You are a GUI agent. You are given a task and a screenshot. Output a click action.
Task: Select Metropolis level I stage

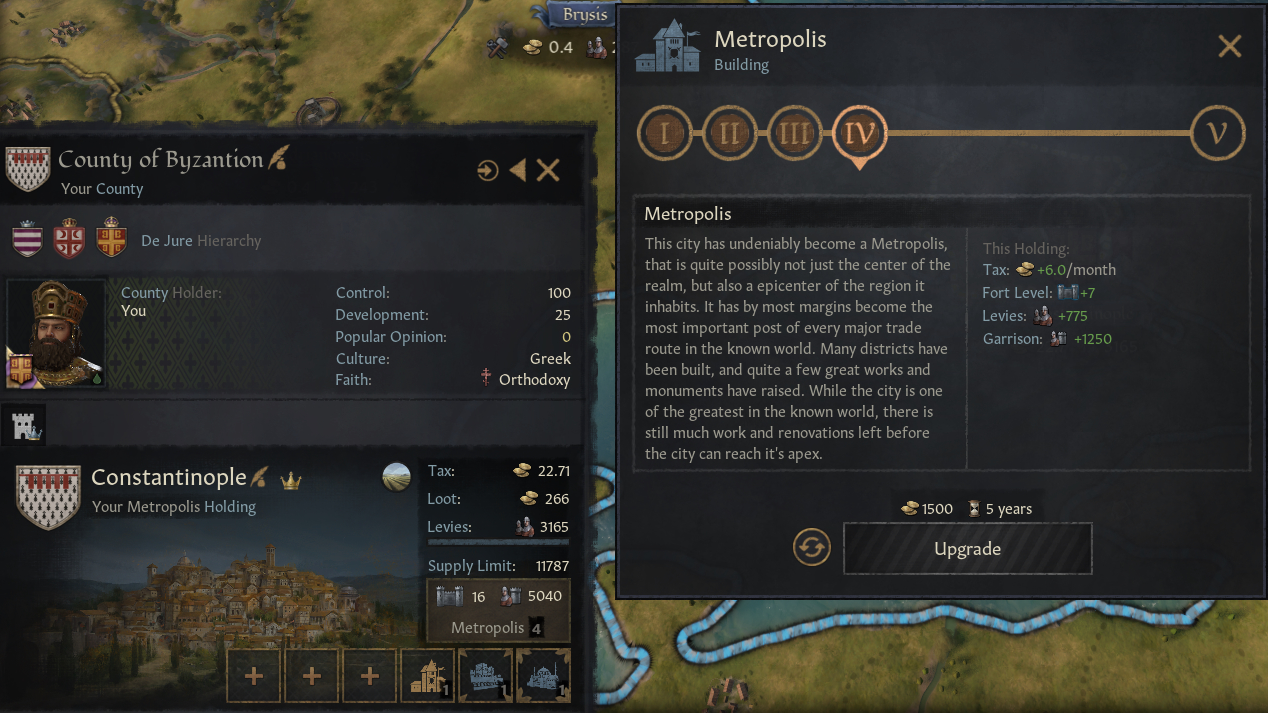pyautogui.click(x=665, y=133)
